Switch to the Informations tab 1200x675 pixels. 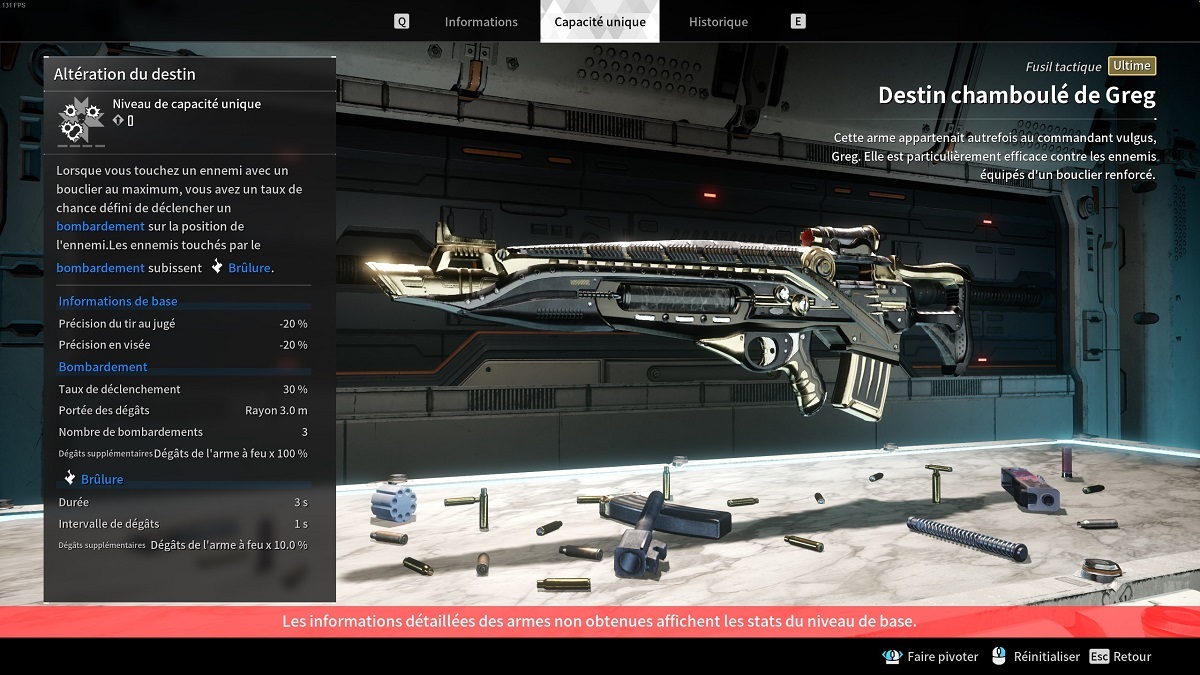pyautogui.click(x=481, y=22)
